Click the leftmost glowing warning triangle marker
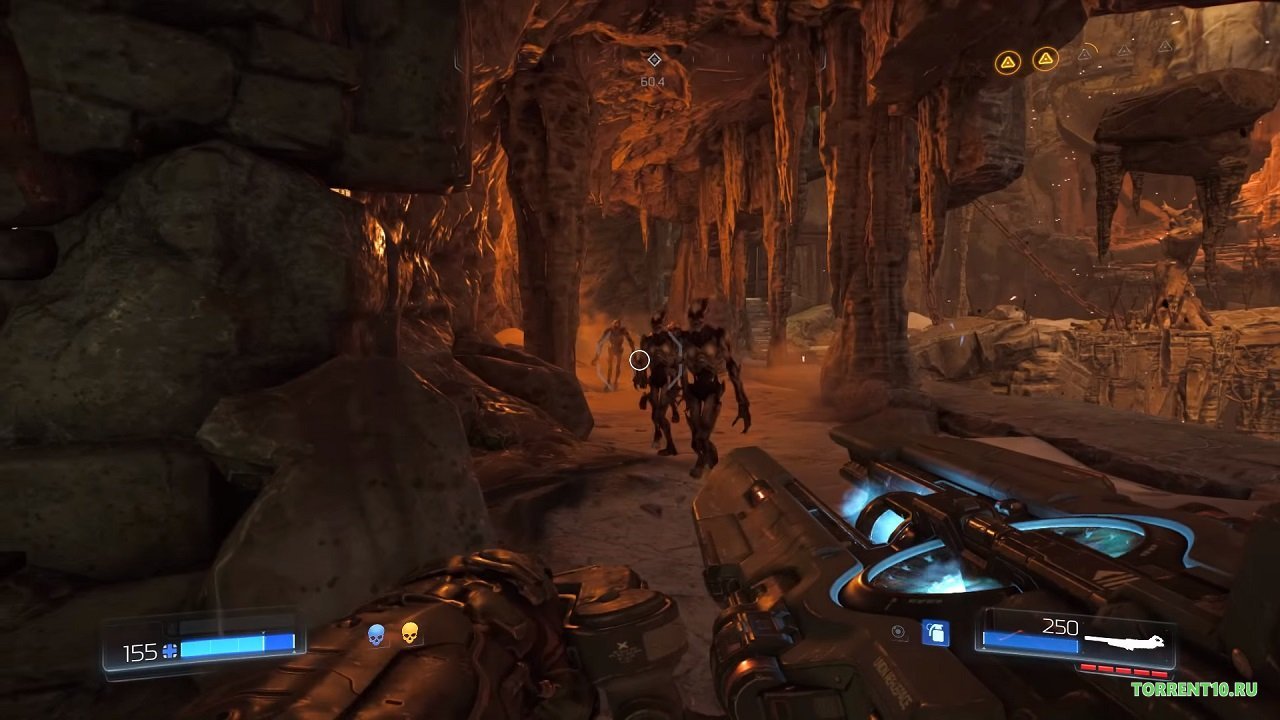 pos(1008,58)
